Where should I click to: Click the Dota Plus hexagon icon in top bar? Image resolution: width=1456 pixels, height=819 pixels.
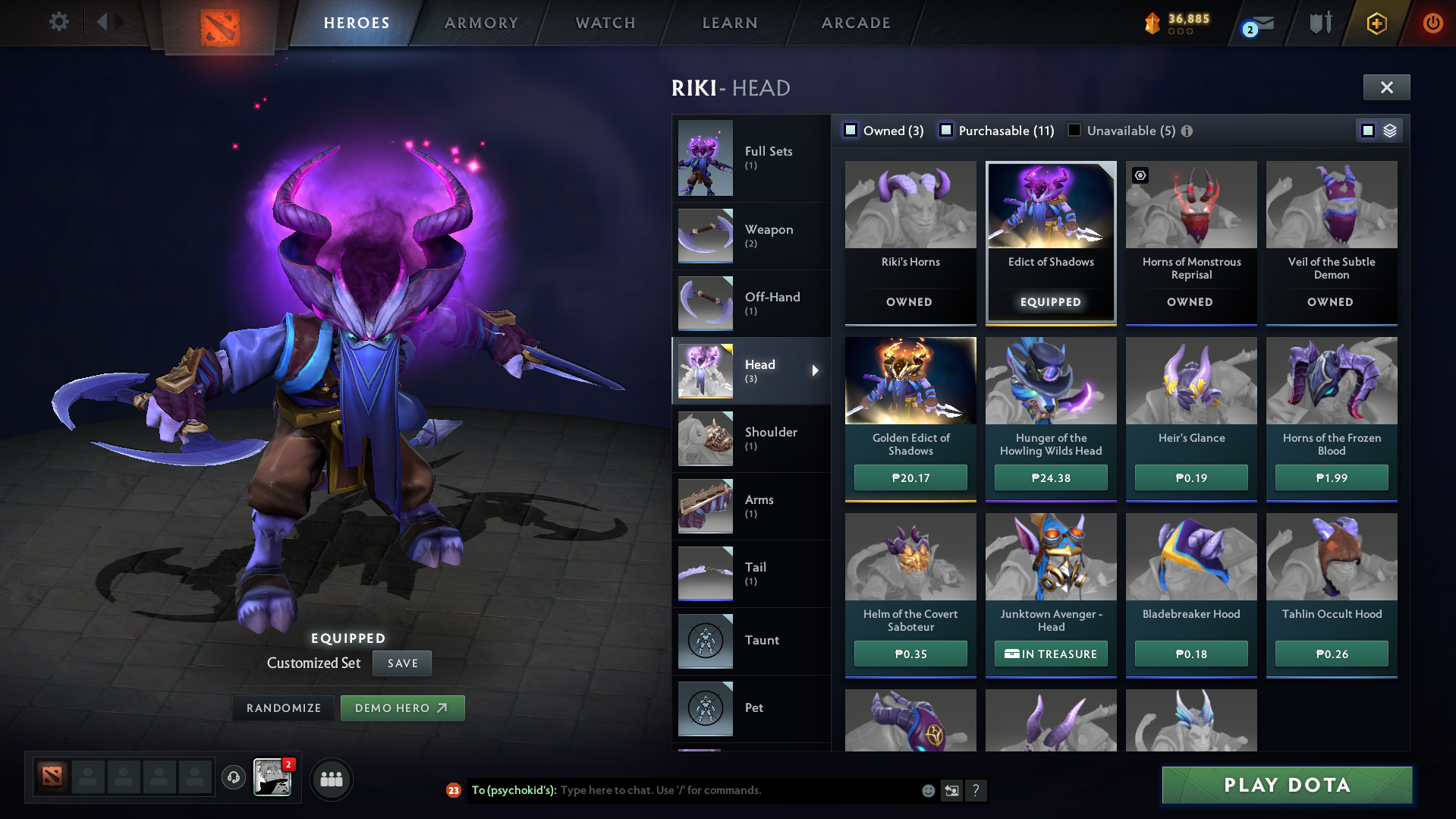pyautogui.click(x=1376, y=24)
